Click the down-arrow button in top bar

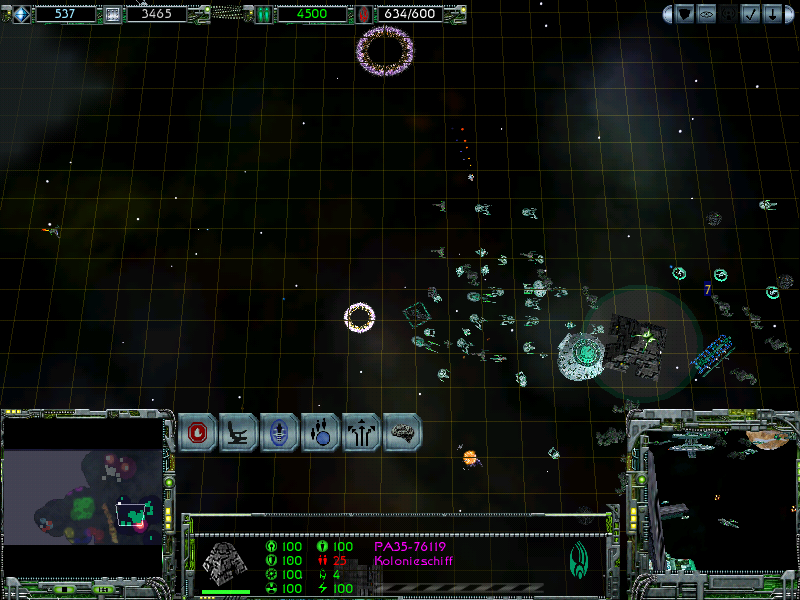point(773,14)
